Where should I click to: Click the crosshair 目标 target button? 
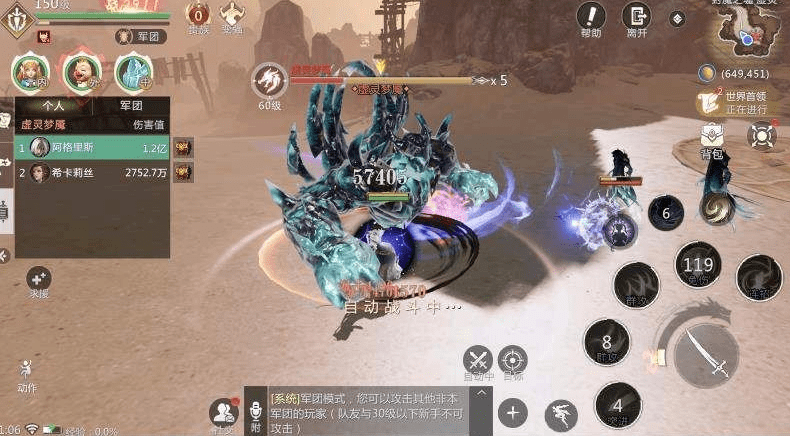tap(512, 360)
